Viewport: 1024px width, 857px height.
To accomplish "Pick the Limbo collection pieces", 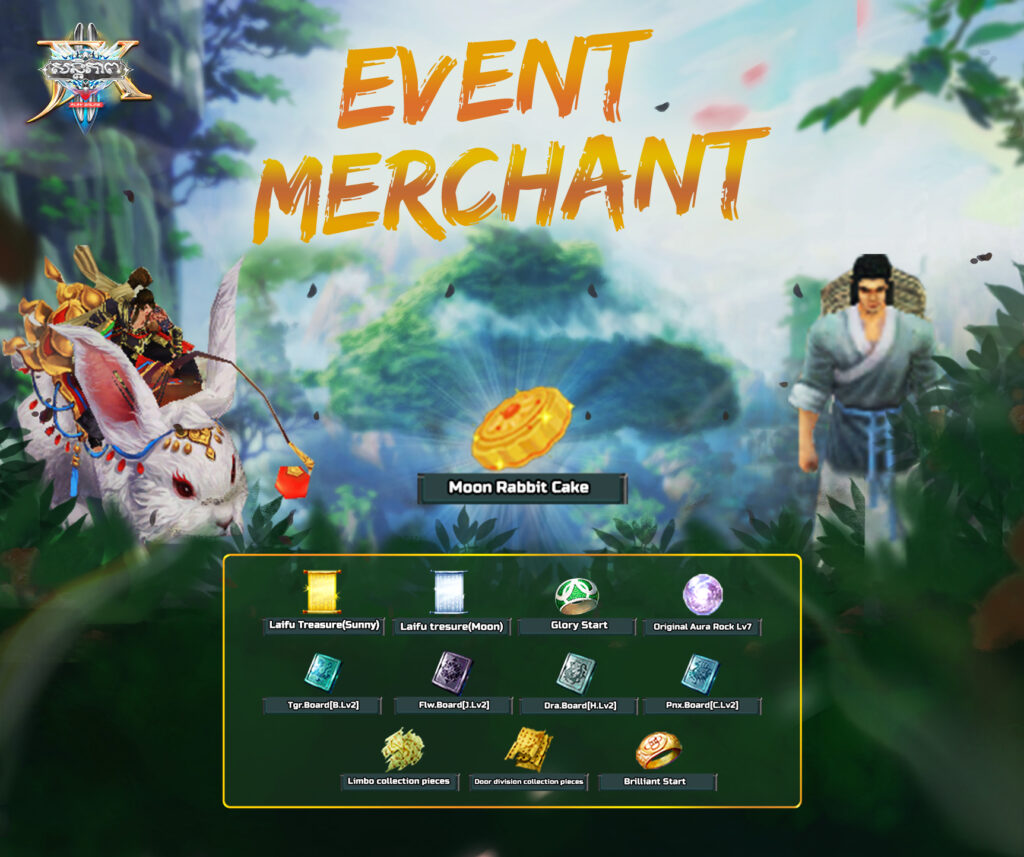I will 402,750.
